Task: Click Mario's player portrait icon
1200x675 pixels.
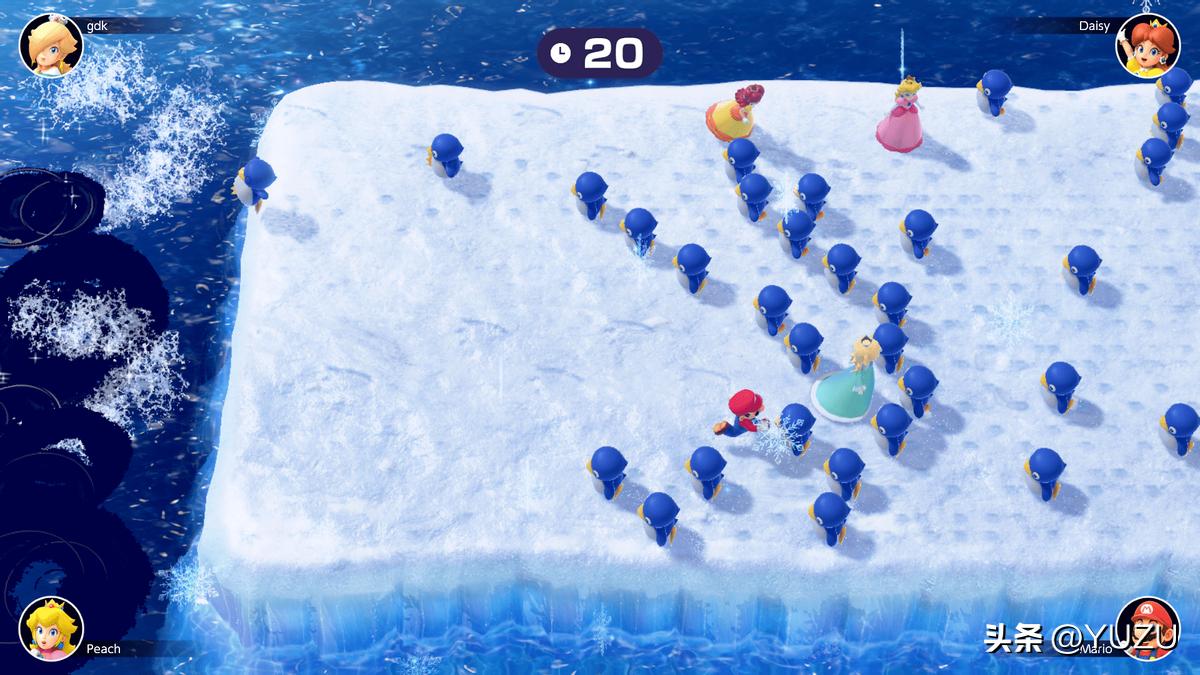Action: click(1147, 628)
